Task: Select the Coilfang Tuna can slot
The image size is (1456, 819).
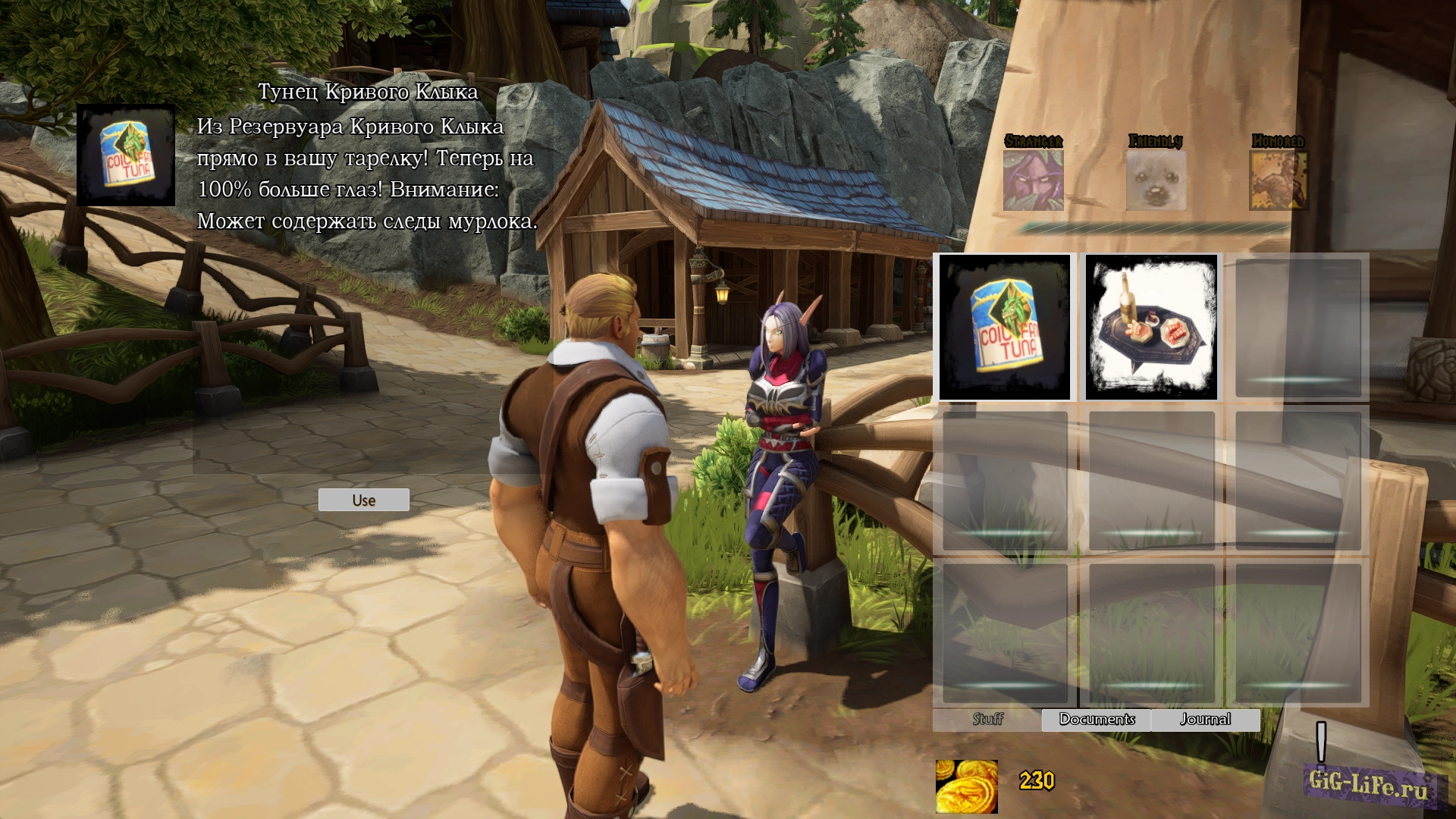Action: pos(1005,327)
